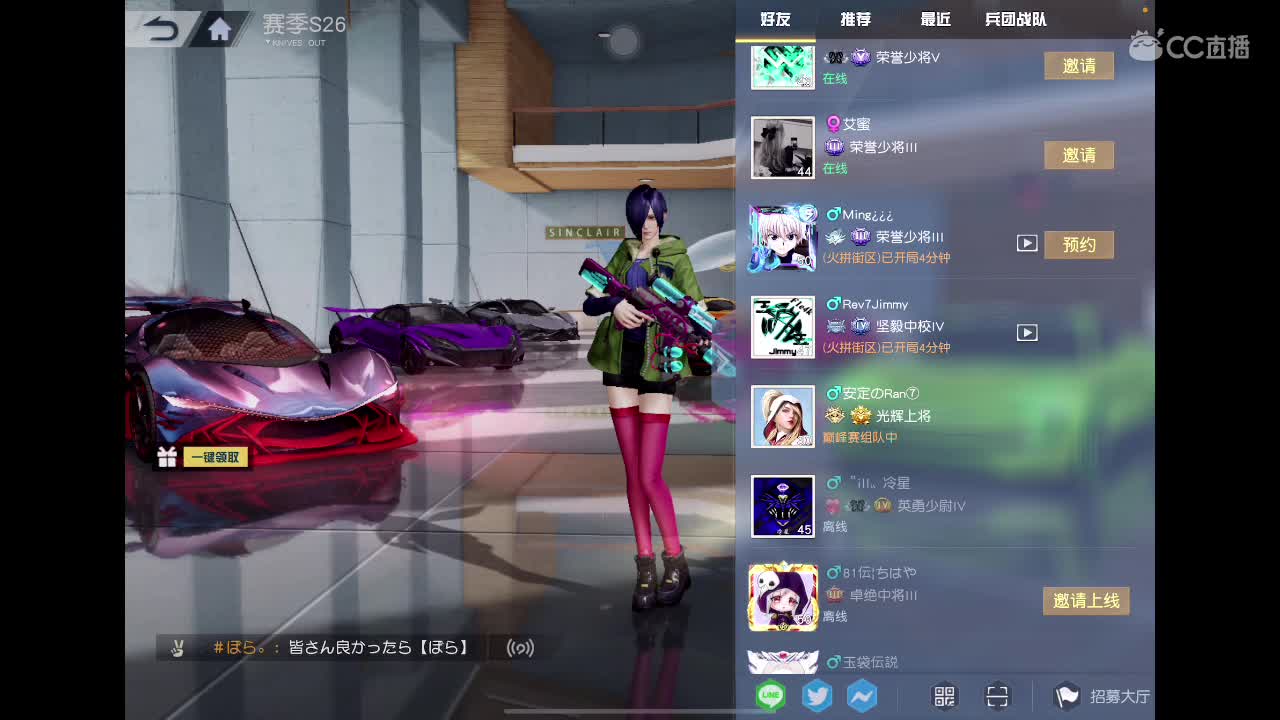The width and height of the screenshot is (1280, 720).
Task: Open the QR code icon at the bottom
Action: [943, 695]
